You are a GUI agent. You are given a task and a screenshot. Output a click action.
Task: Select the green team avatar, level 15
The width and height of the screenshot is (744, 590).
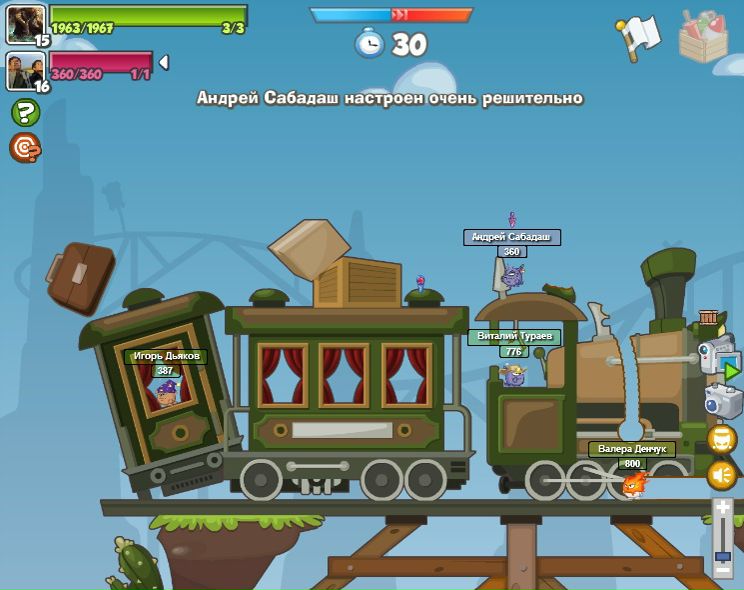[25, 23]
